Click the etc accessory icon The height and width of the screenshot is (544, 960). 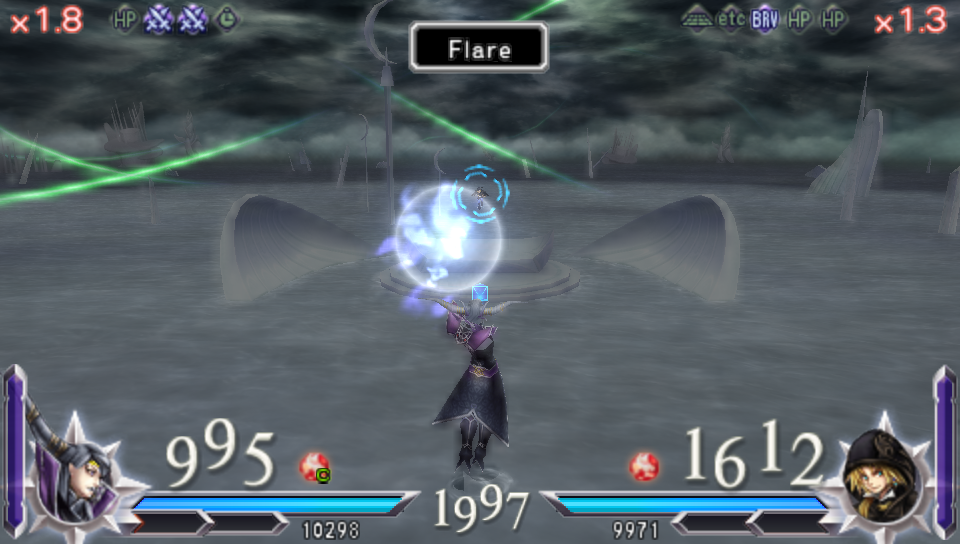(x=731, y=19)
